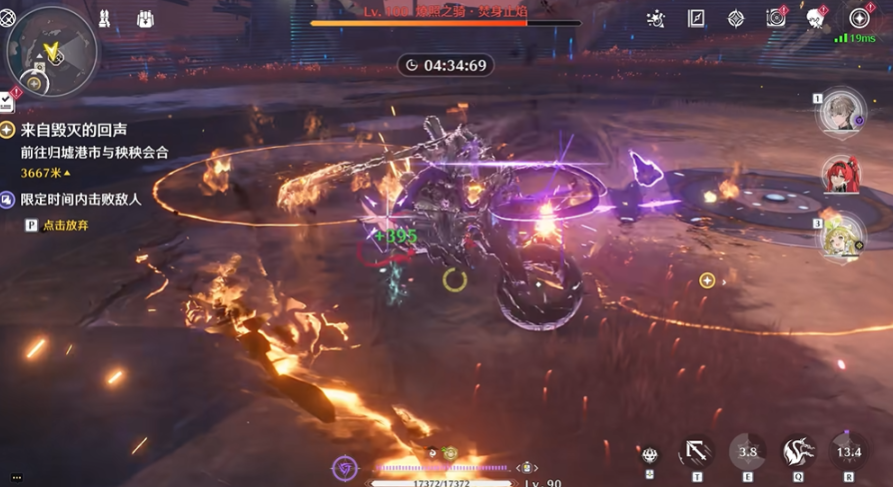Open the checklist icon below the minimap
Image resolution: width=893 pixels, height=487 pixels.
(7, 101)
